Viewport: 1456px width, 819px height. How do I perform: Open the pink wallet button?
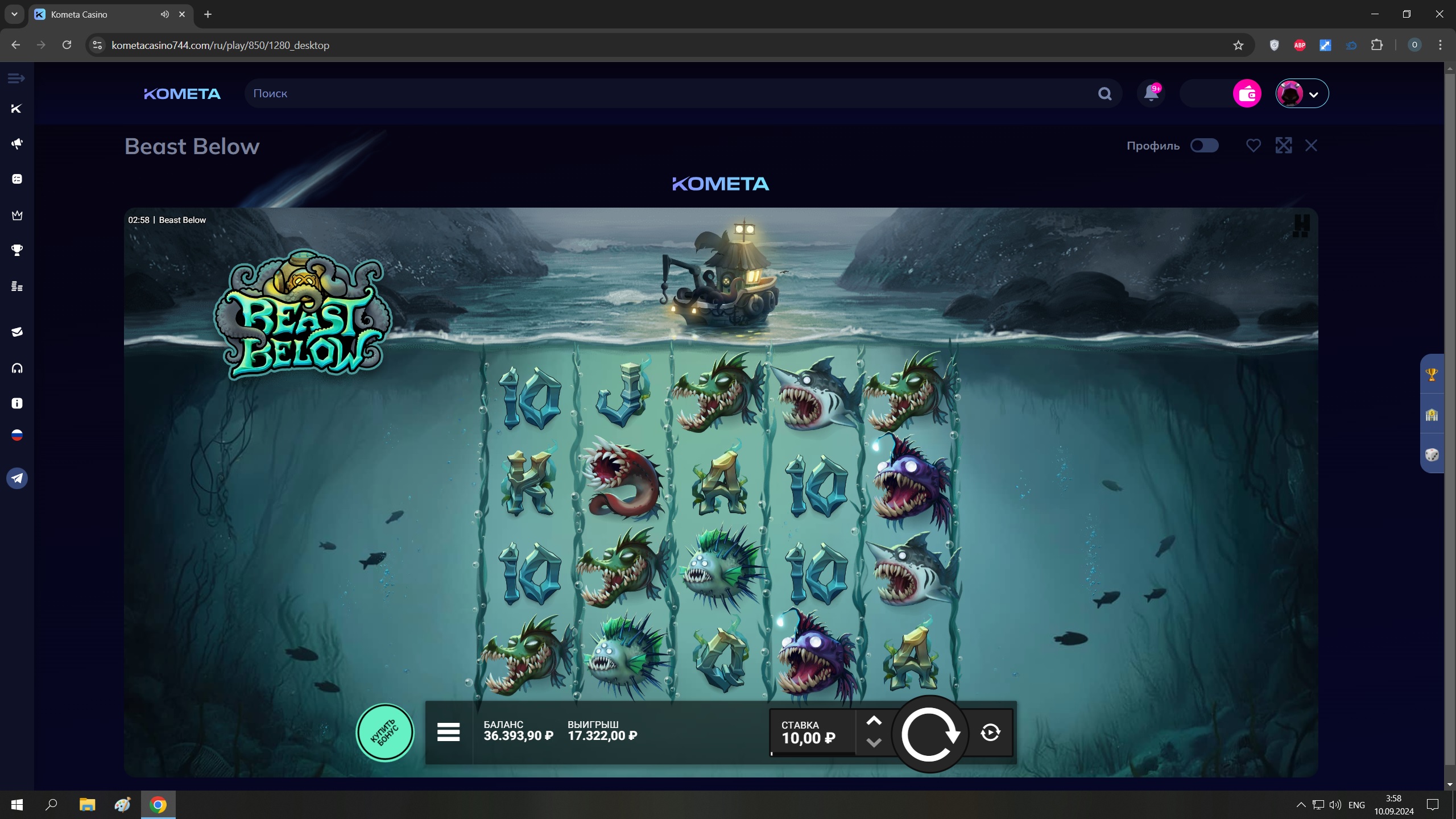coord(1247,93)
